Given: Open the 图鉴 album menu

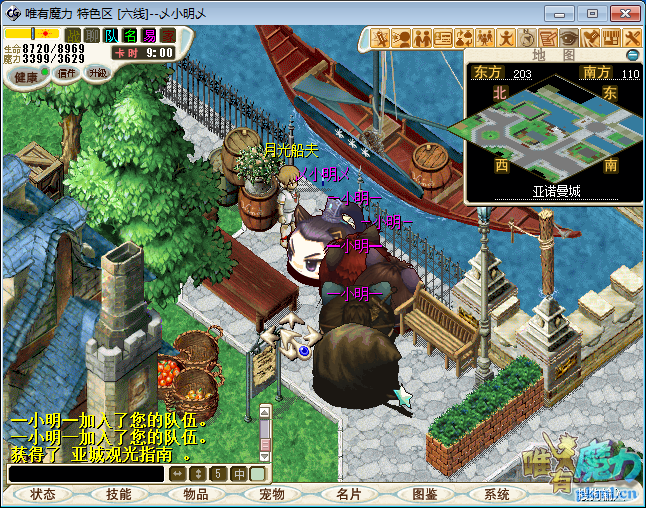Looking at the screenshot, I should 424,494.
